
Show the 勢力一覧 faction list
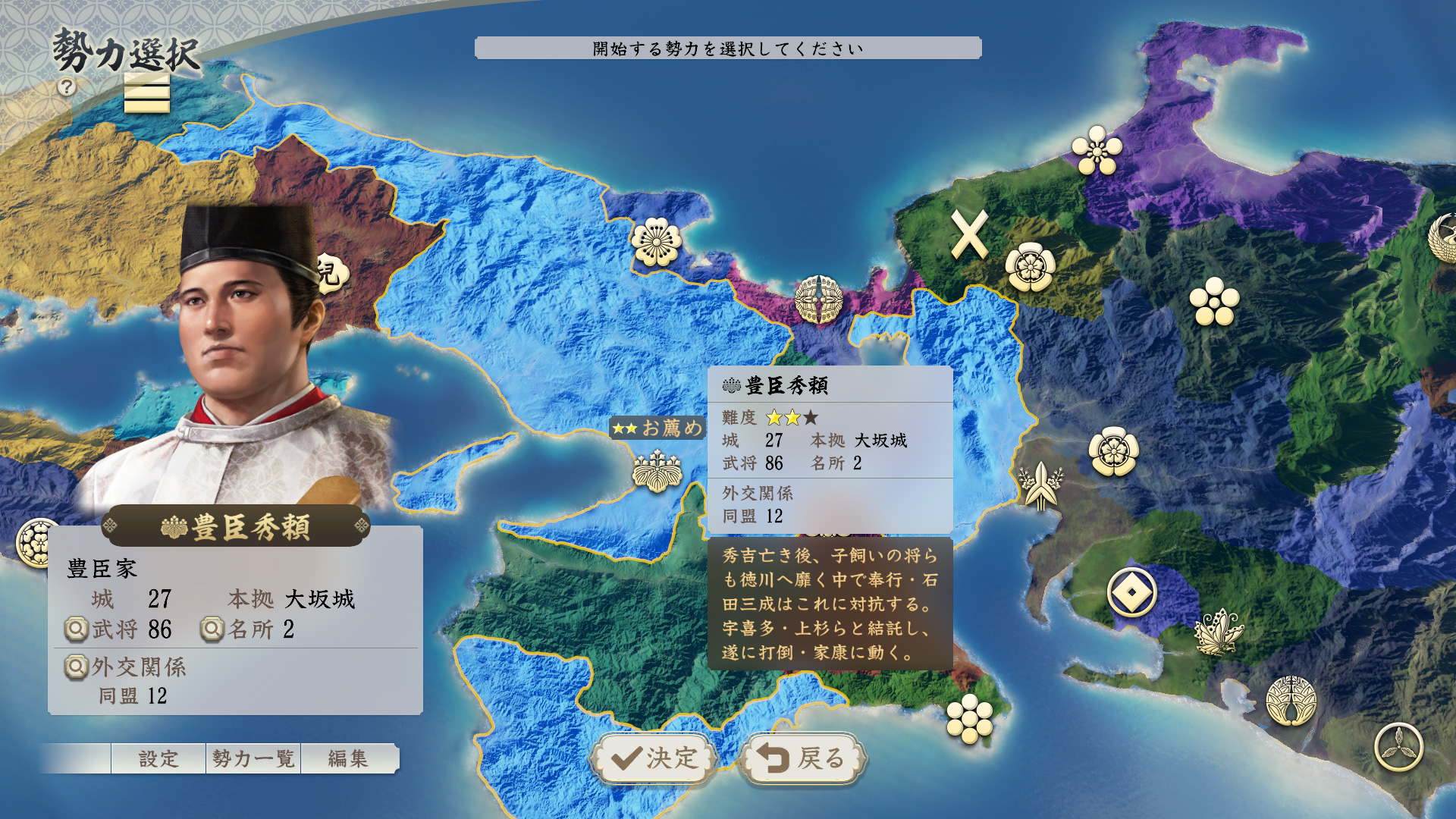tap(253, 758)
